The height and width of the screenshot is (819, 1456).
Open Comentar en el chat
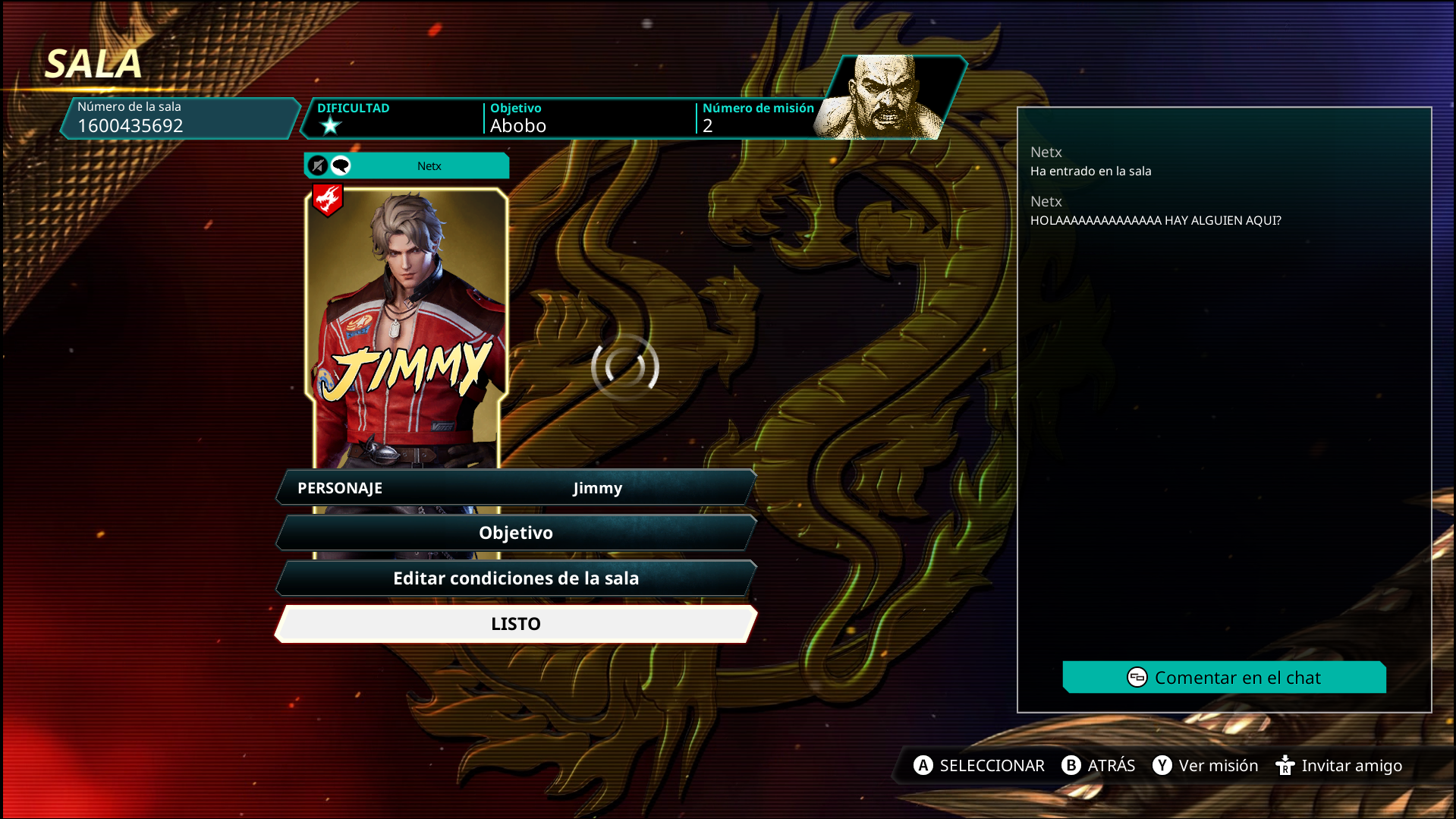click(x=1224, y=678)
